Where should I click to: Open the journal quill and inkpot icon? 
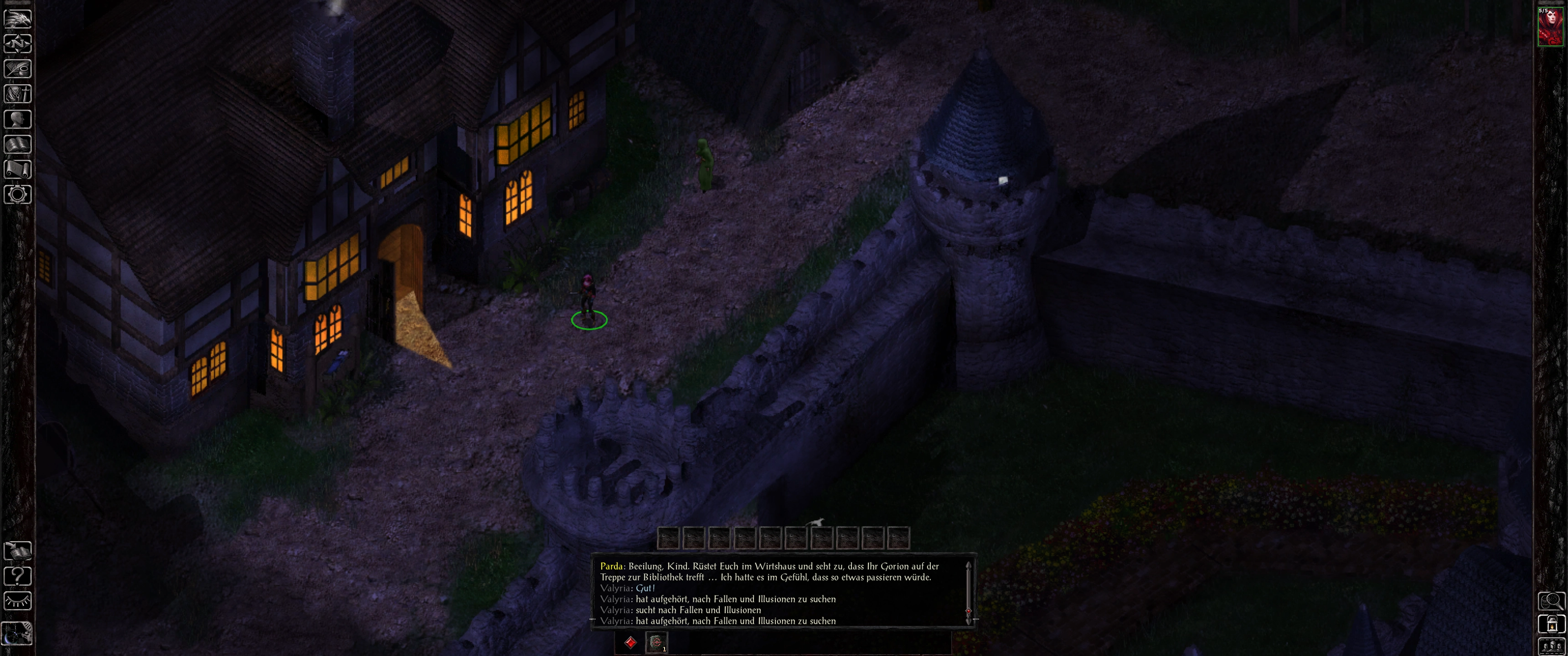tap(18, 69)
